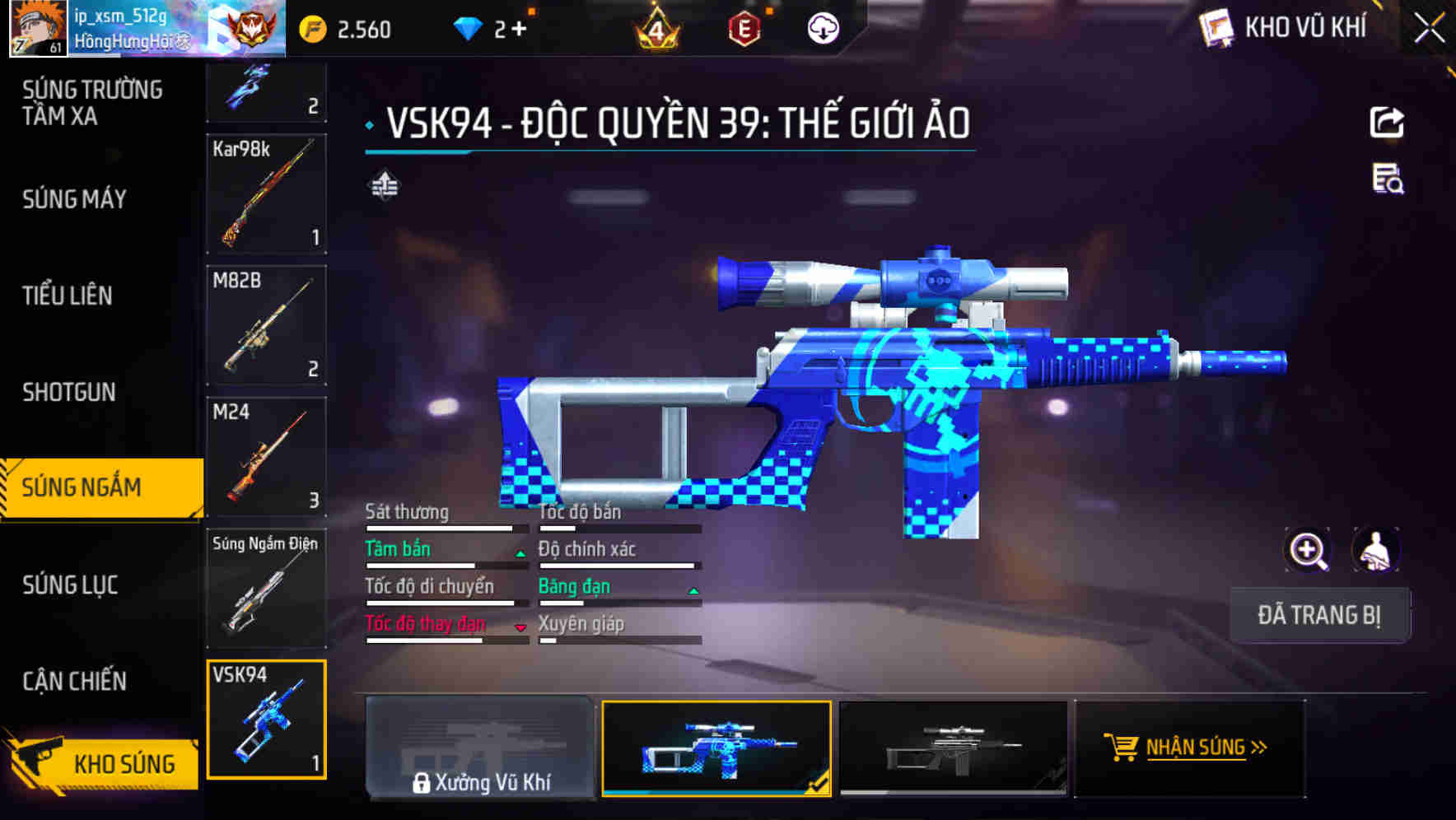This screenshot has width=1456, height=820.
Task: Select the M24 sniper thumbnail in sidebar
Action: pyautogui.click(x=265, y=457)
